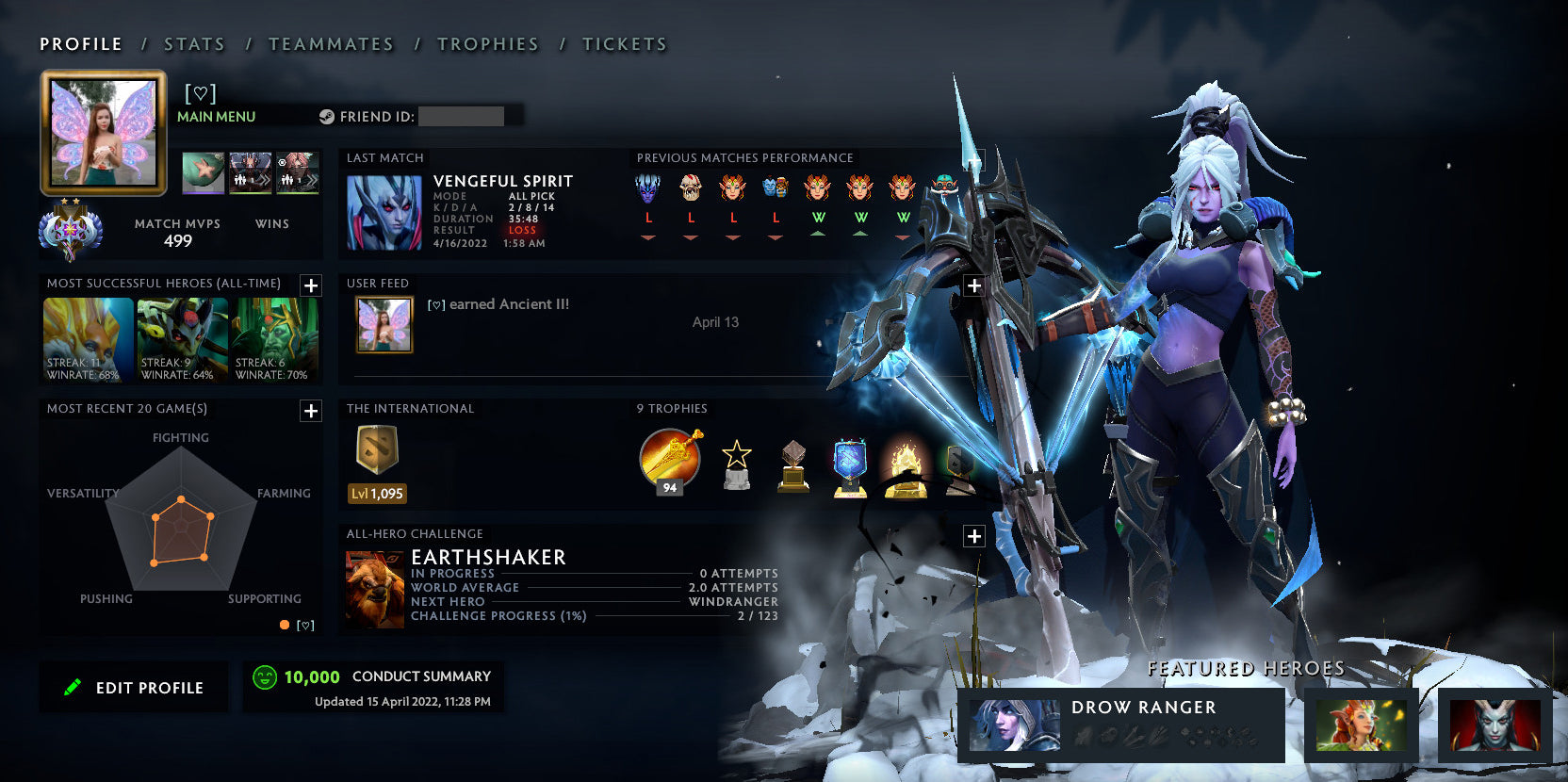Click the flaming golden trophy
The height and width of the screenshot is (782, 1568).
click(906, 464)
